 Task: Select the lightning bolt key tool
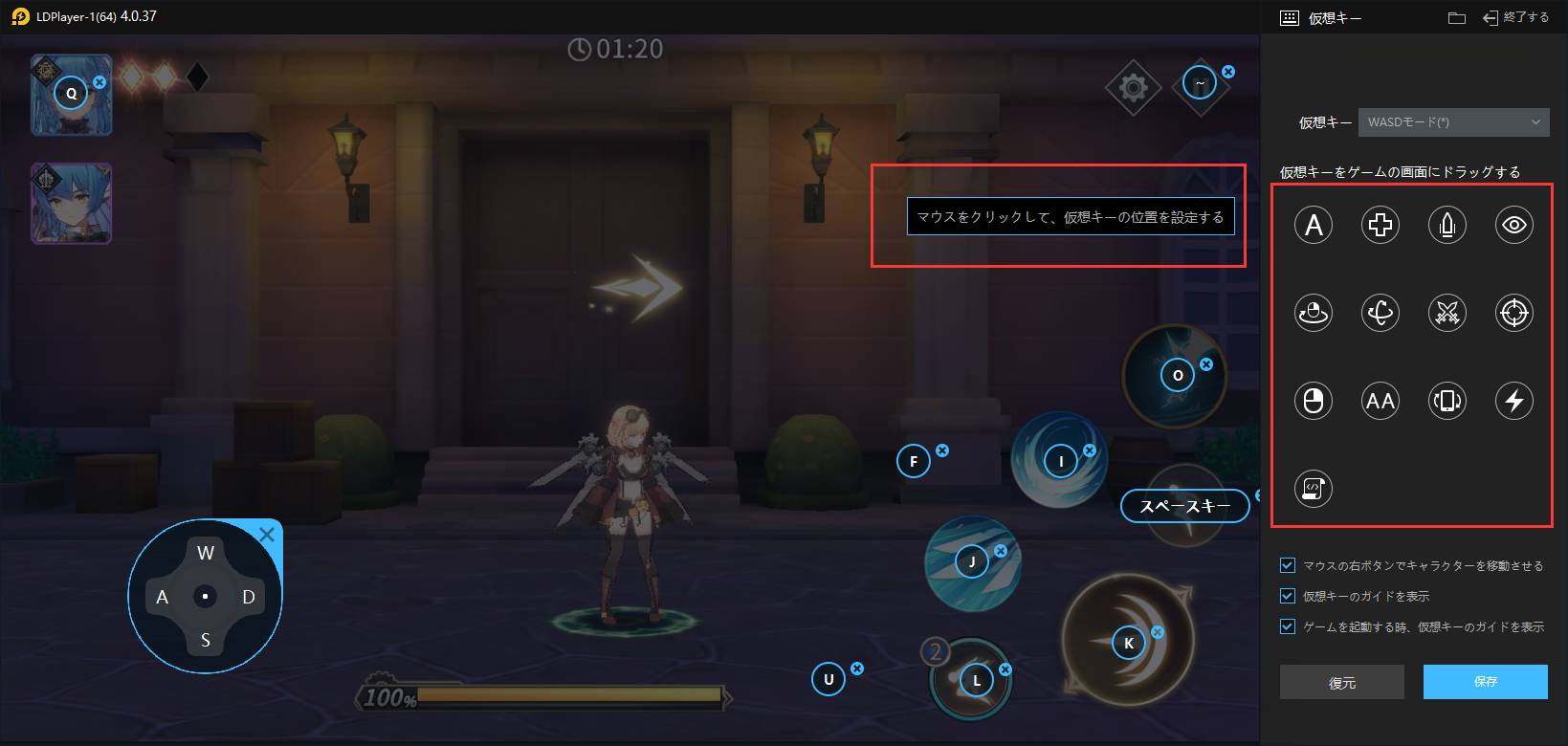pyautogui.click(x=1513, y=401)
